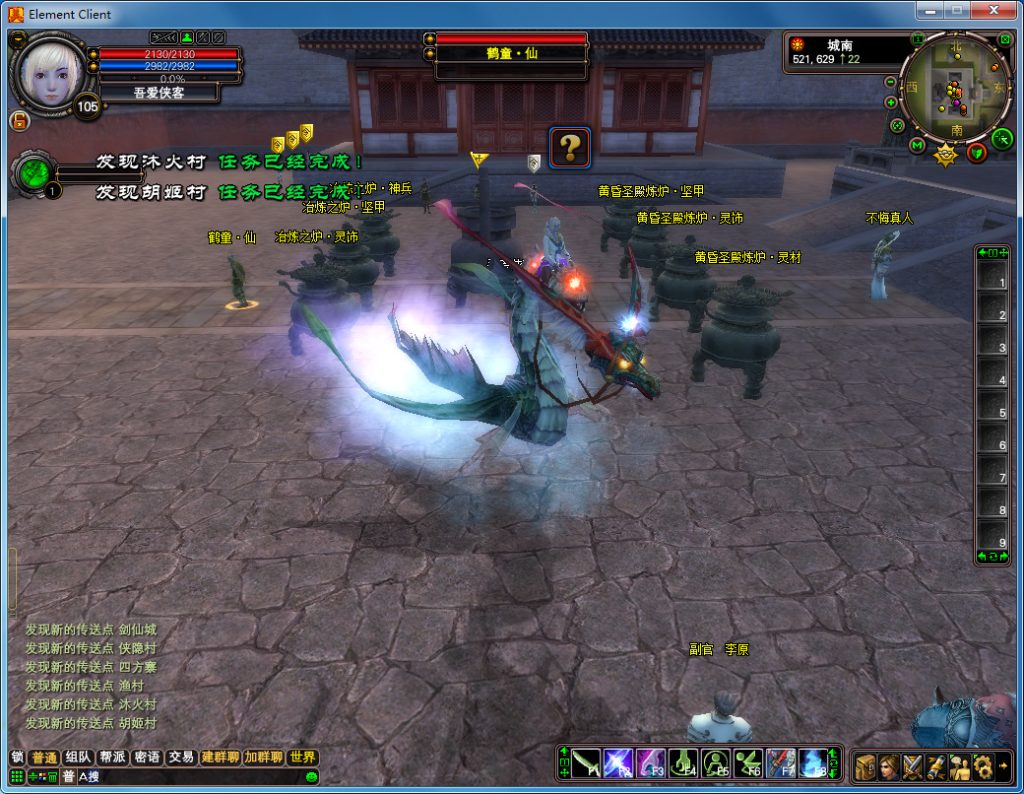Screen dimensions: 1024x794
Task: Open the world map with M button
Action: [917, 146]
